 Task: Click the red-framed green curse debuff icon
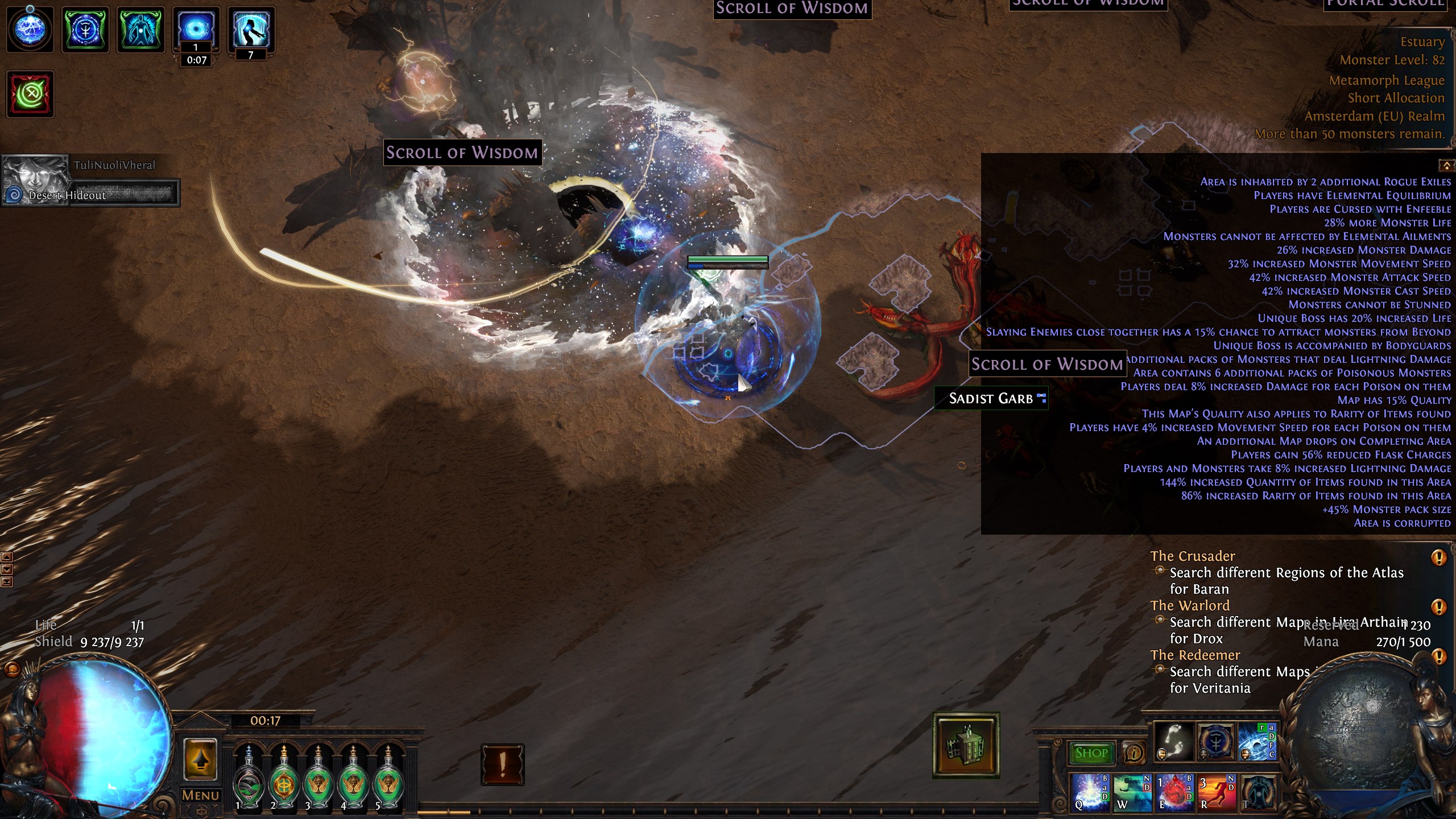[30, 94]
